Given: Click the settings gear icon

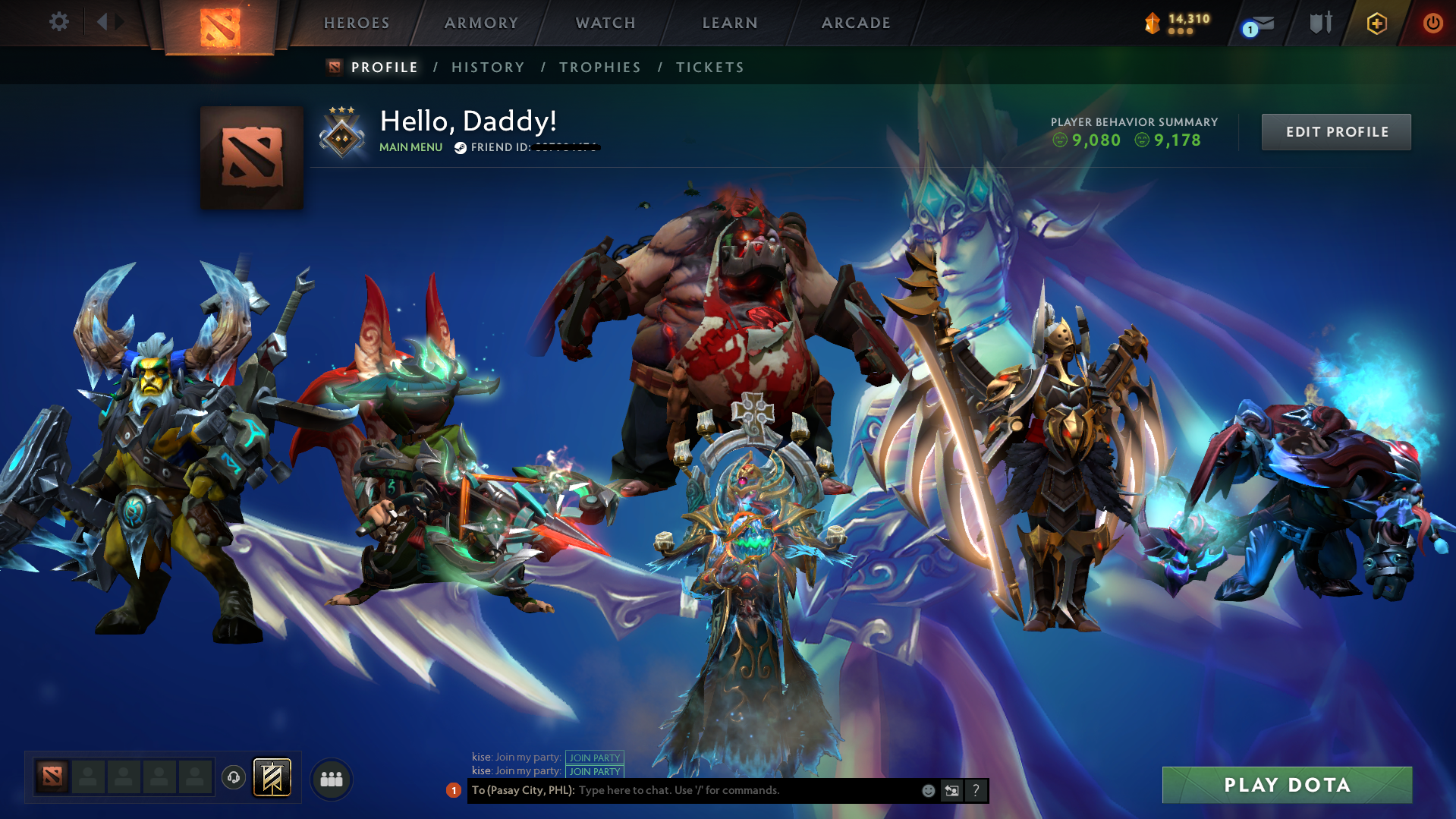Looking at the screenshot, I should click(x=58, y=23).
